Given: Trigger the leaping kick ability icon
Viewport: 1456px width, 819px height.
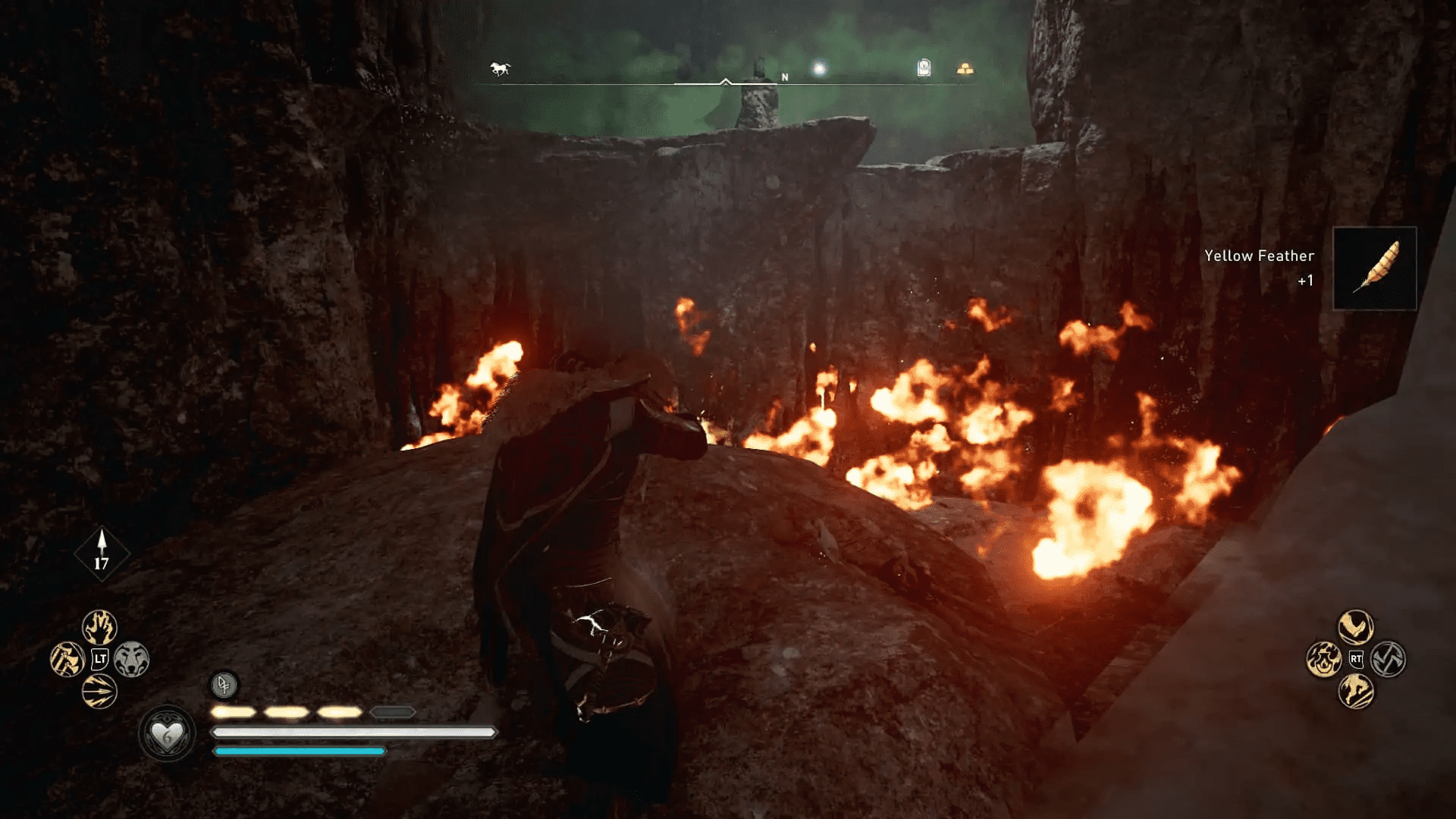Looking at the screenshot, I should click(x=1355, y=691).
